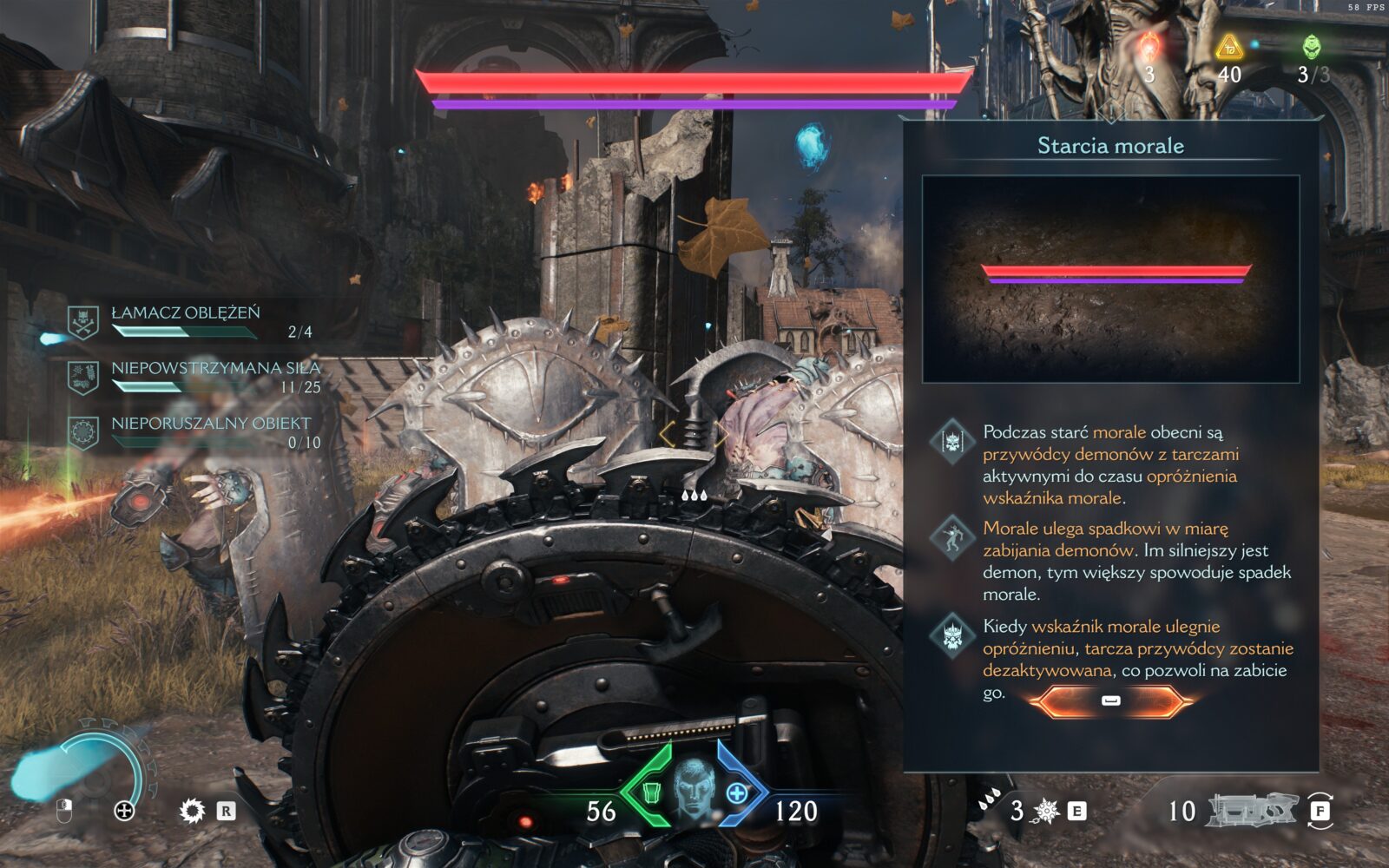Select the Slayer face portrait
This screenshot has height=868, width=1389.
point(694,788)
